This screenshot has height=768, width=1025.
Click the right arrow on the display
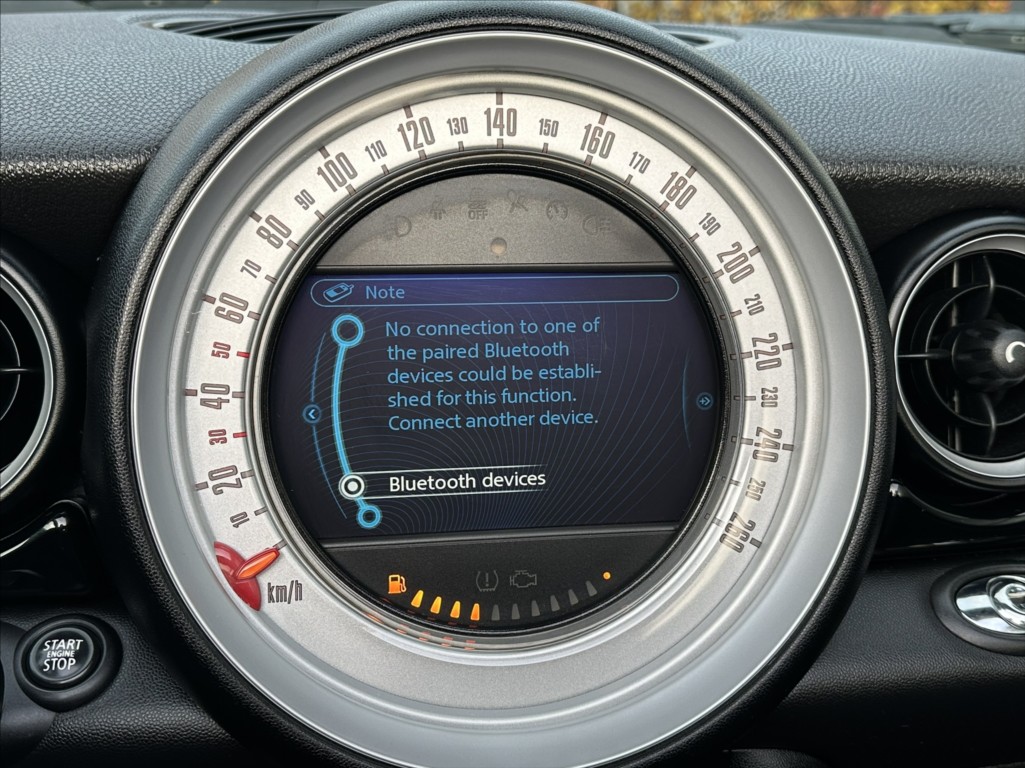(x=705, y=401)
